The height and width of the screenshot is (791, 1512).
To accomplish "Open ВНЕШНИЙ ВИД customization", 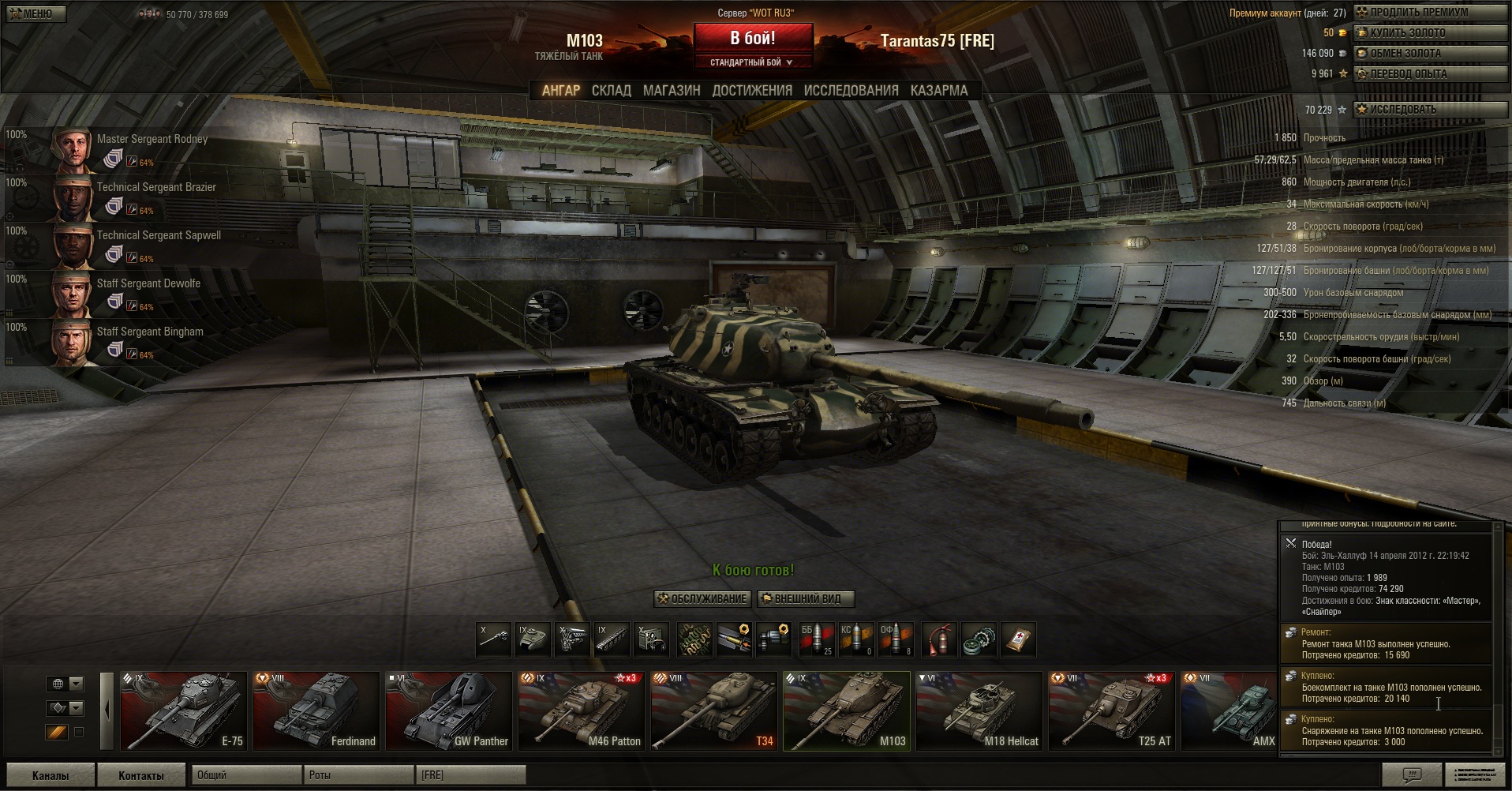I will point(806,599).
